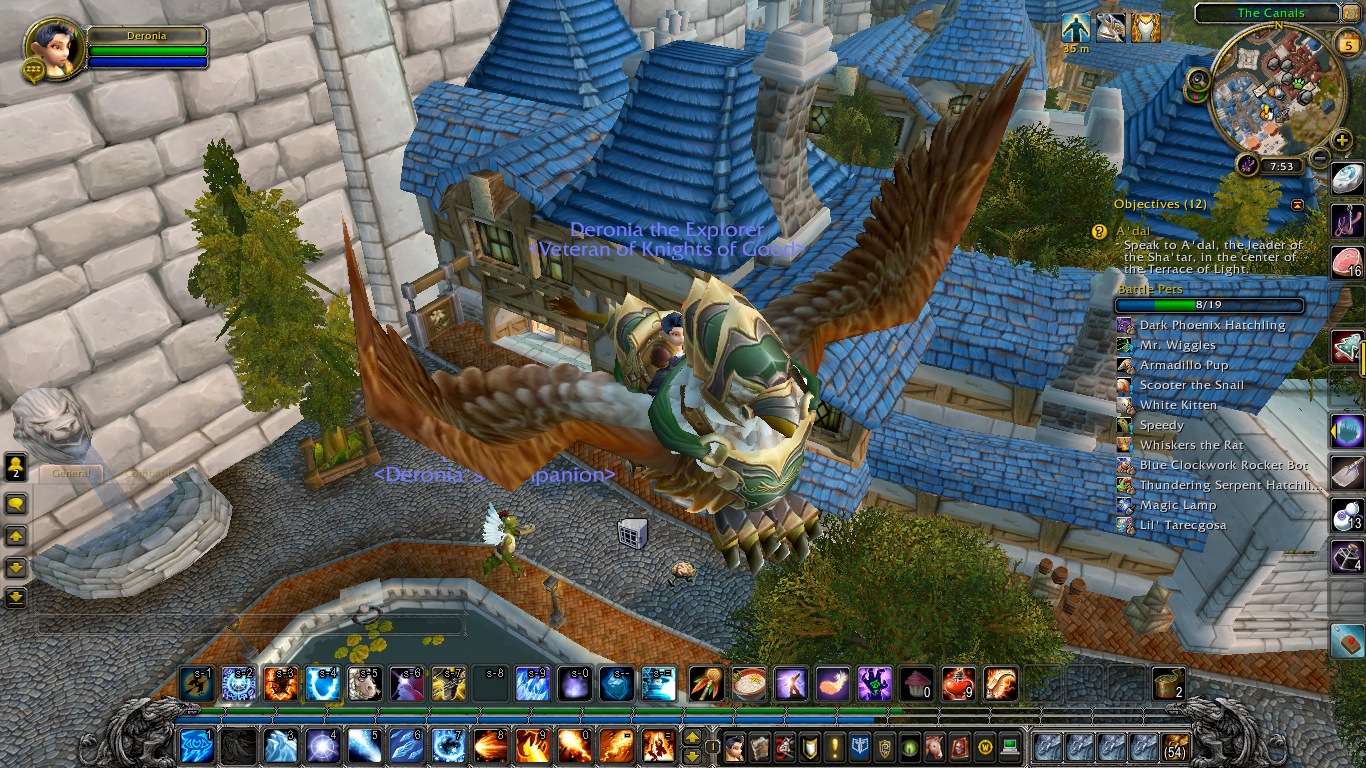Open the chat speech bubble button

pos(16,503)
